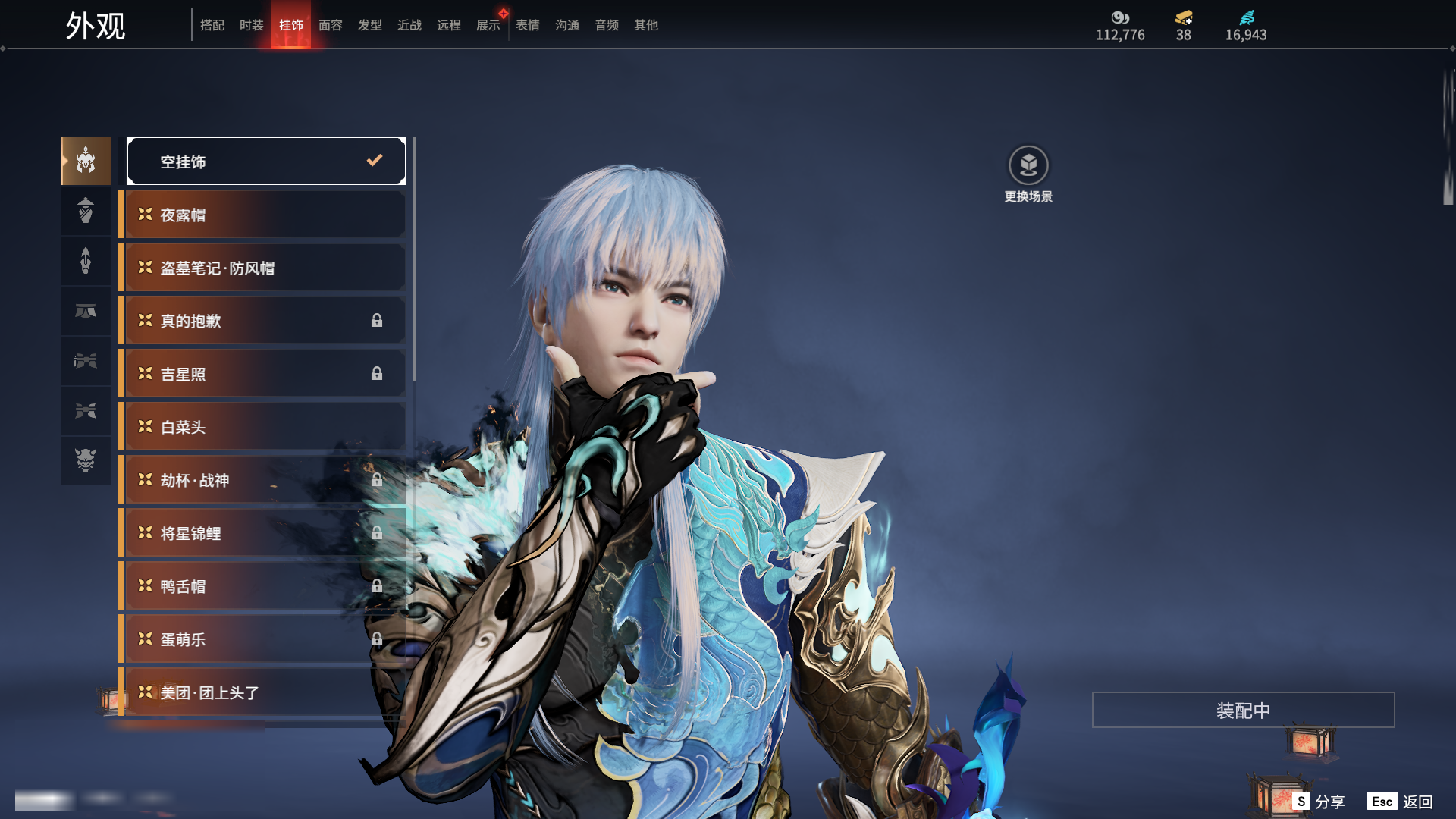1456x819 pixels.
Task: Choose the 白菜头 accessory
Action: tap(262, 427)
